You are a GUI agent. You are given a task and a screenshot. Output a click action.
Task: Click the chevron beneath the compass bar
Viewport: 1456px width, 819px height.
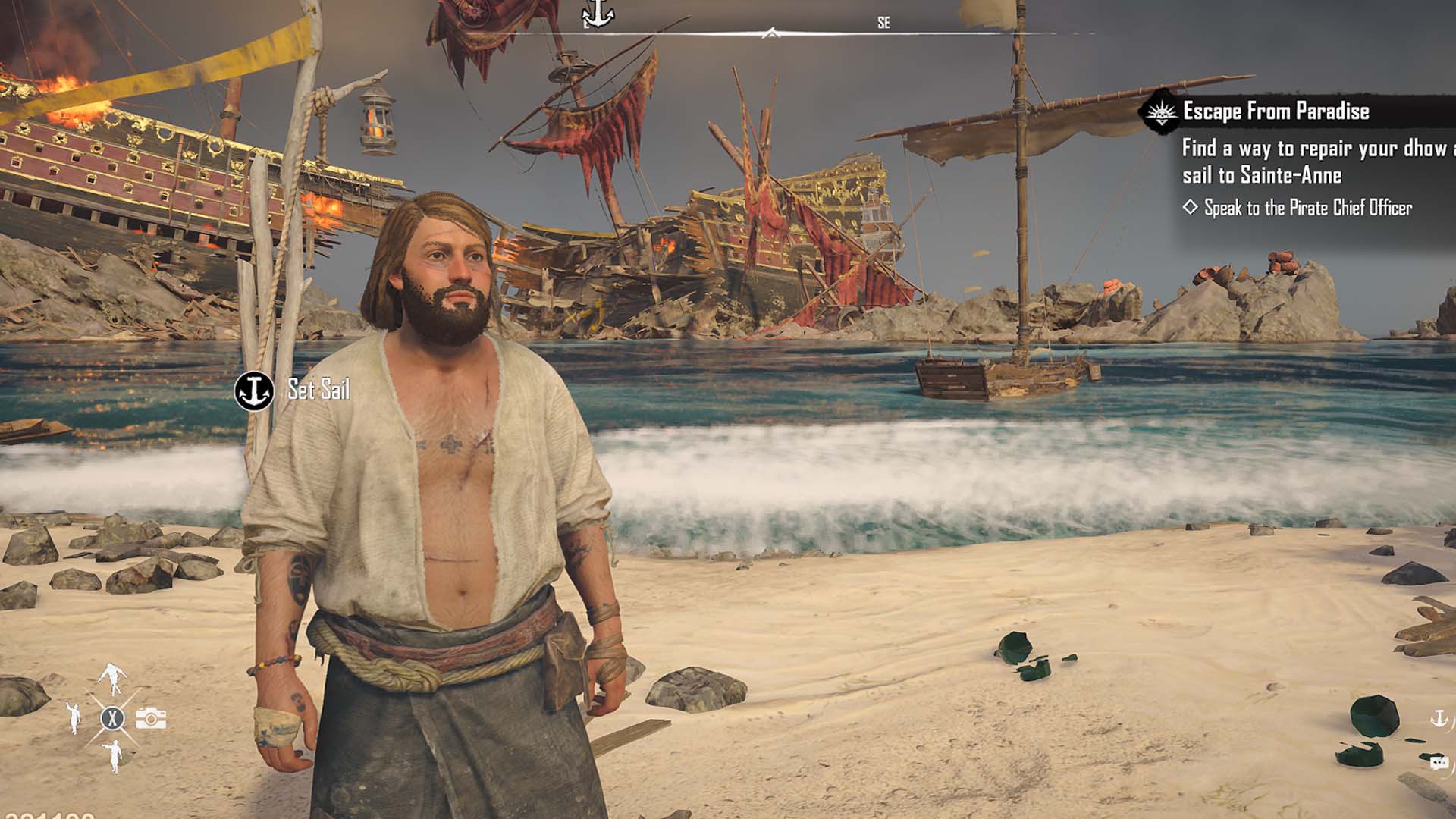[773, 33]
